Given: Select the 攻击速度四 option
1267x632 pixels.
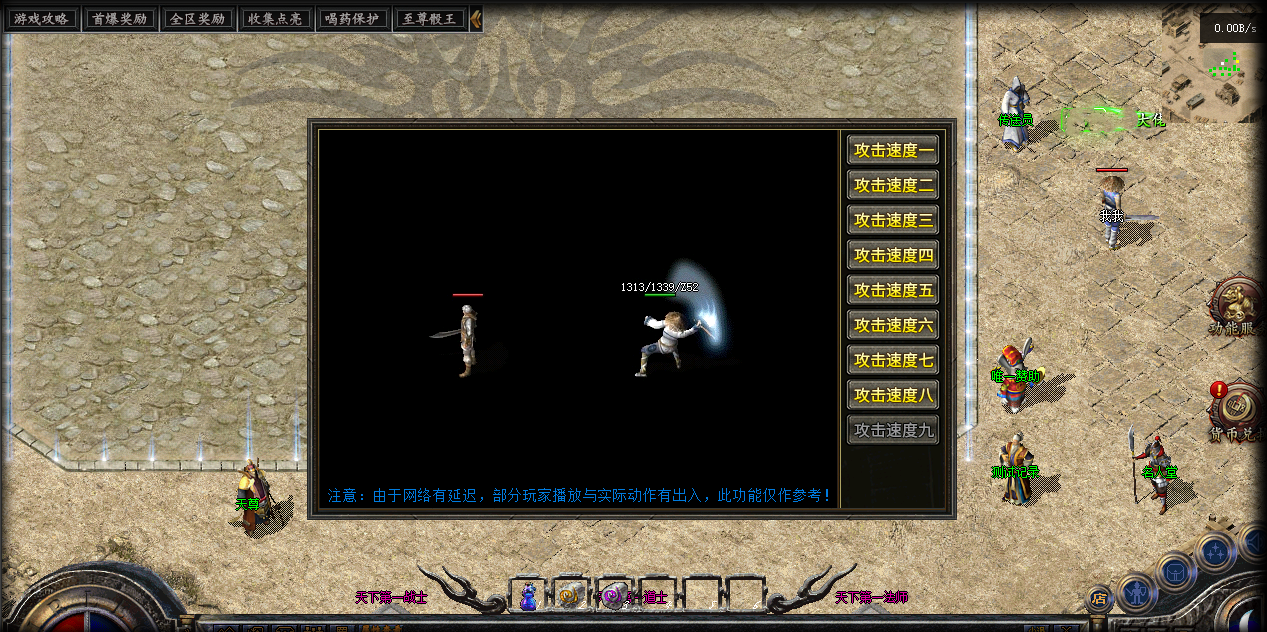Looking at the screenshot, I should point(893,256).
